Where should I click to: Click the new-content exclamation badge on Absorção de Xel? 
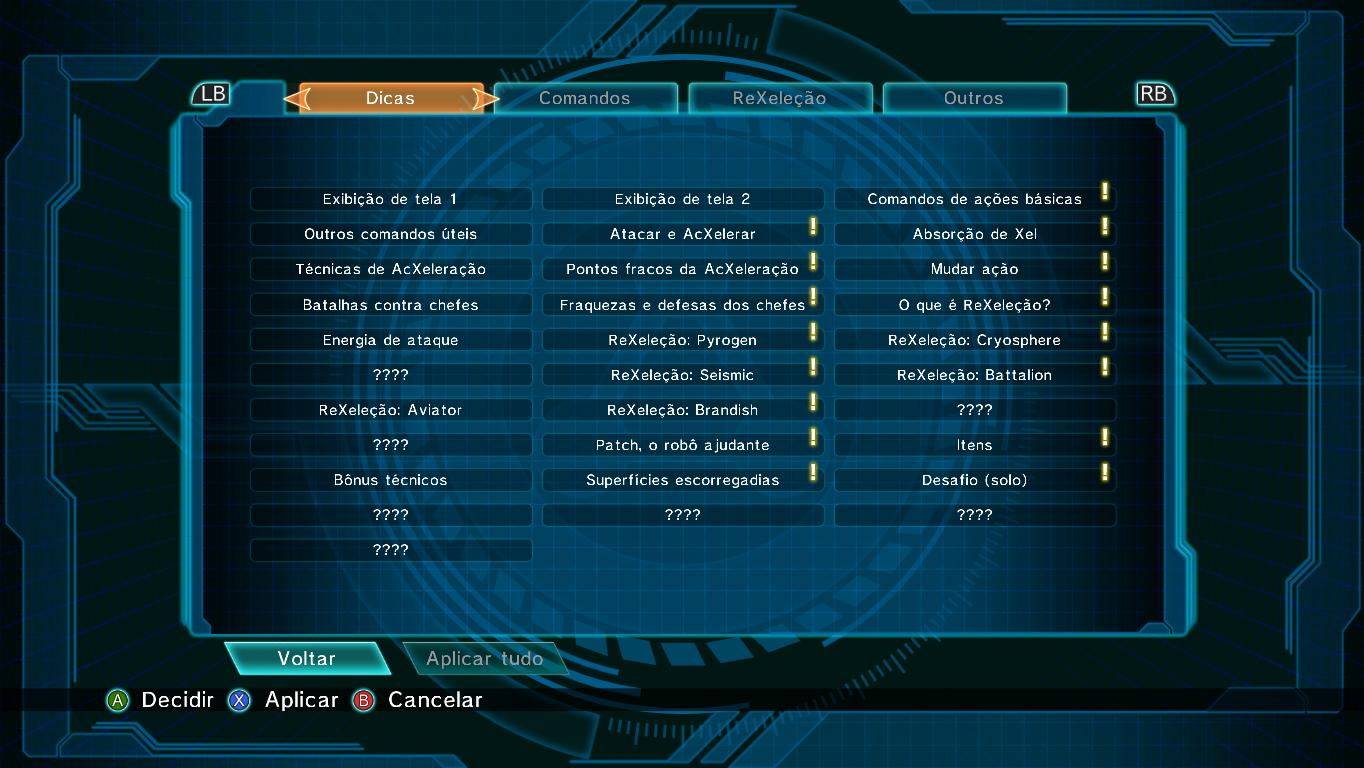[1105, 227]
